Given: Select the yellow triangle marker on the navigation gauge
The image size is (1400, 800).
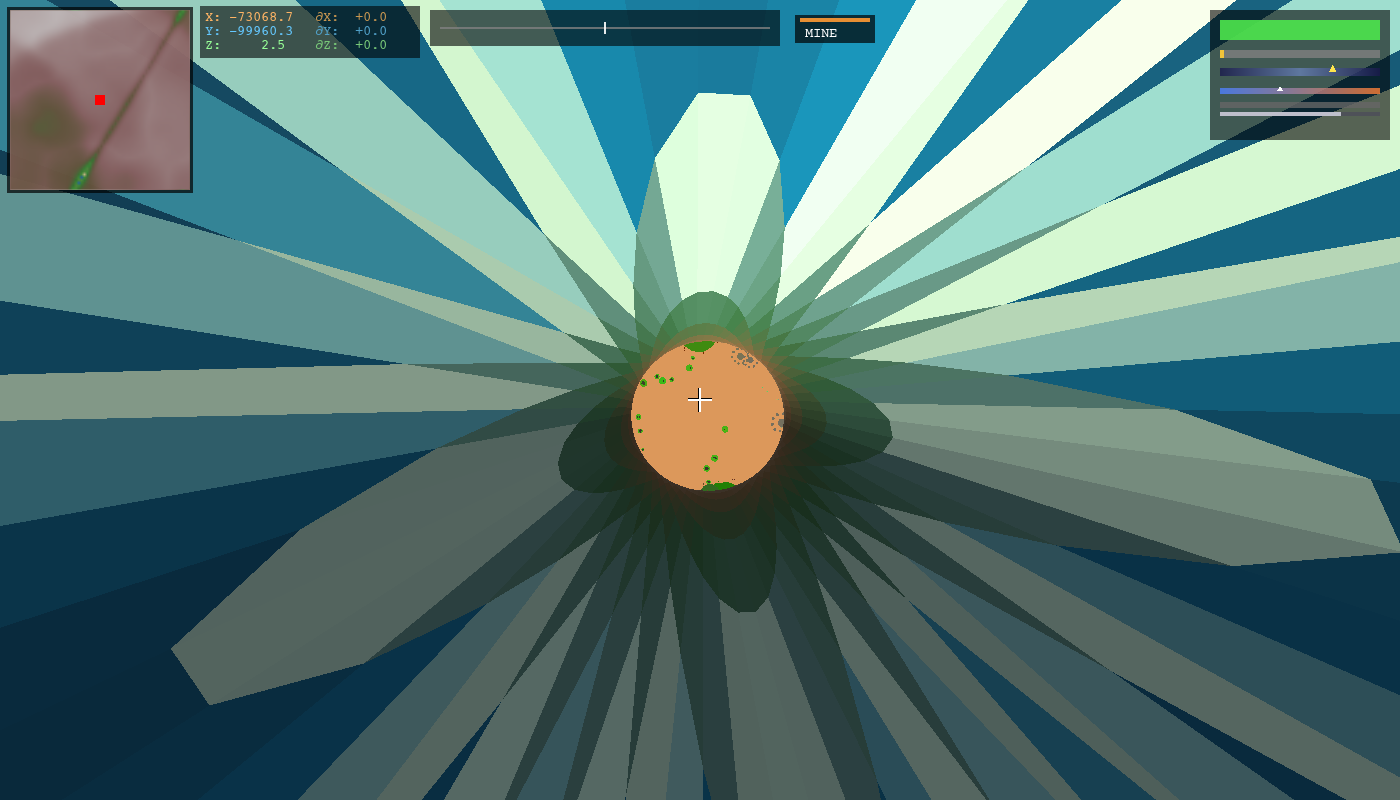Looking at the screenshot, I should pyautogui.click(x=1332, y=70).
